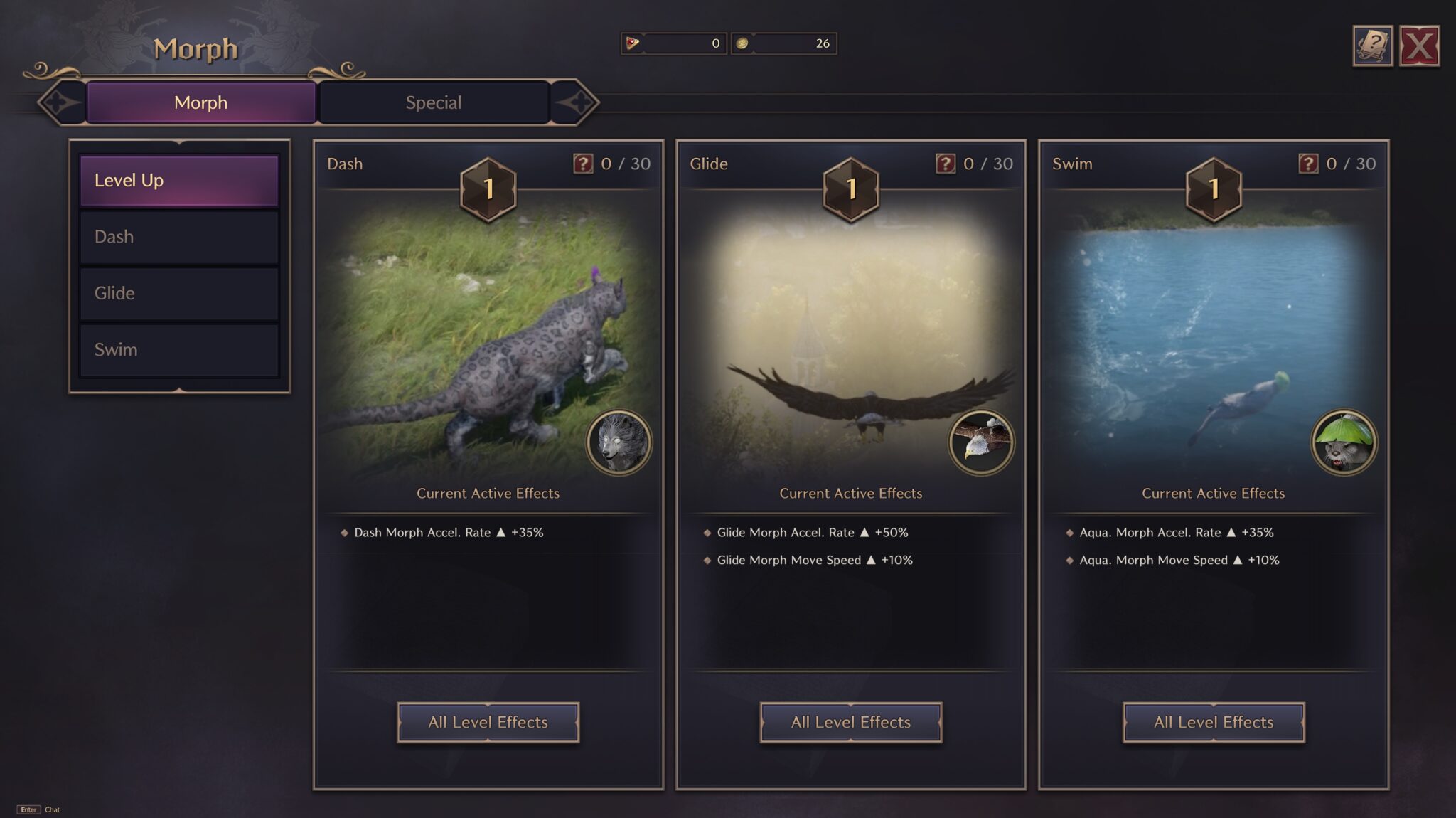The height and width of the screenshot is (818, 1456).
Task: Click the left arrow beside the Morph tab
Action: (x=57, y=102)
